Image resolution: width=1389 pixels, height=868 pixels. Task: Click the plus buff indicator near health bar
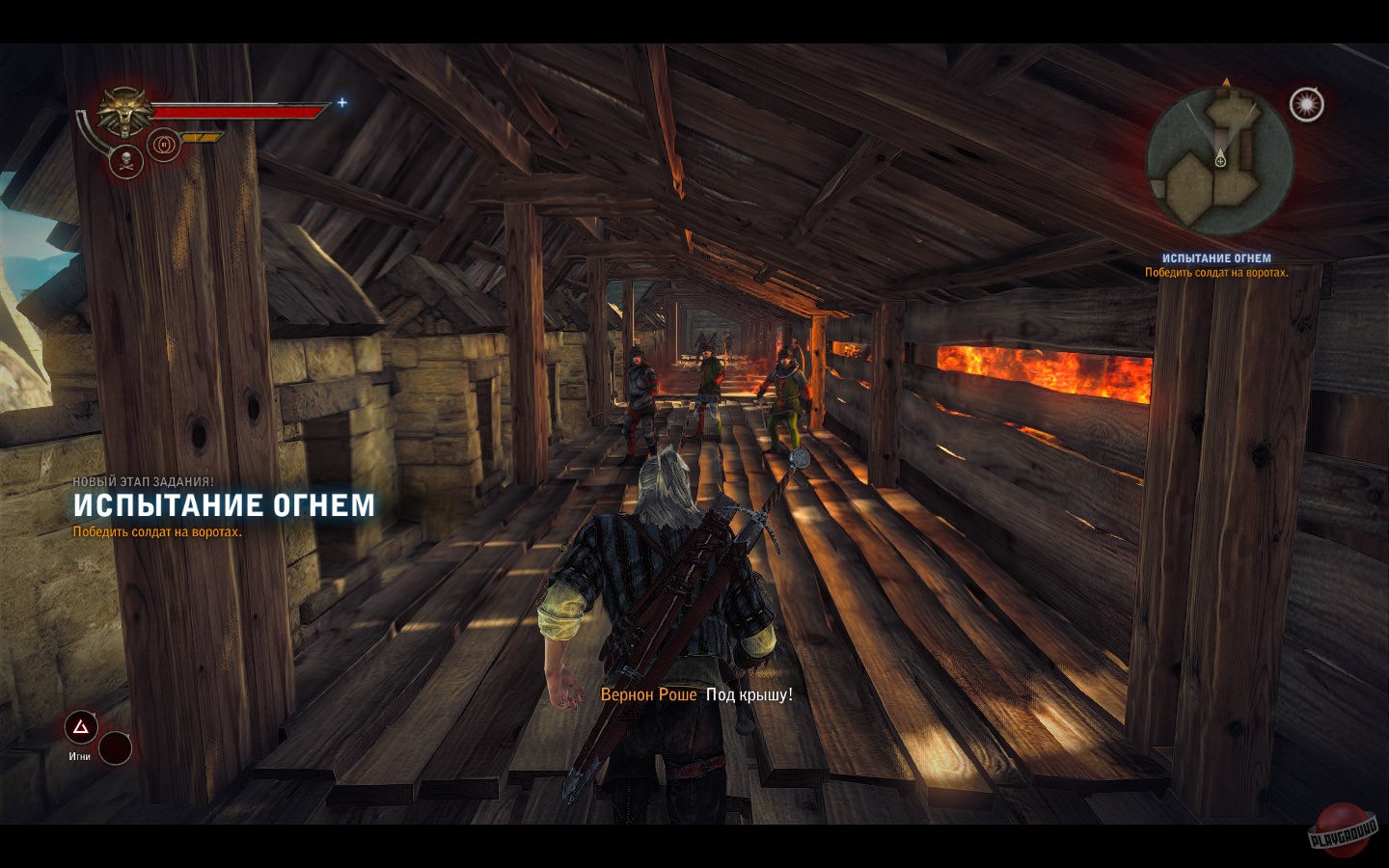341,103
